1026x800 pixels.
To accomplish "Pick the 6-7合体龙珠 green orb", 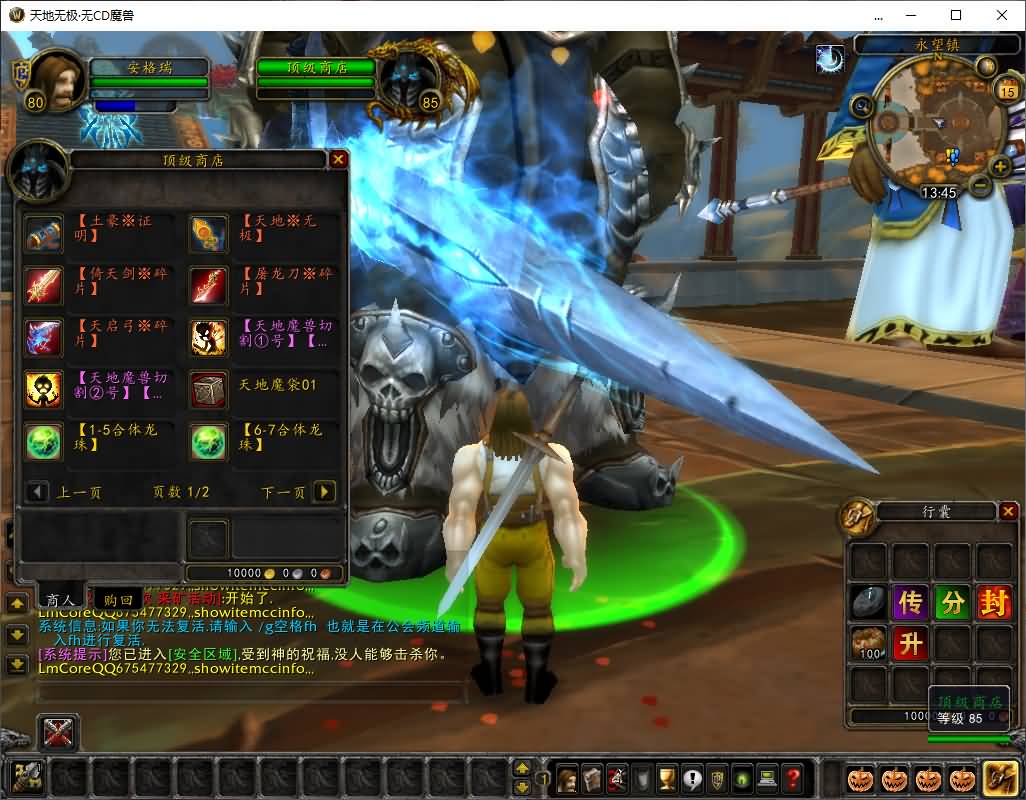I will tap(209, 442).
